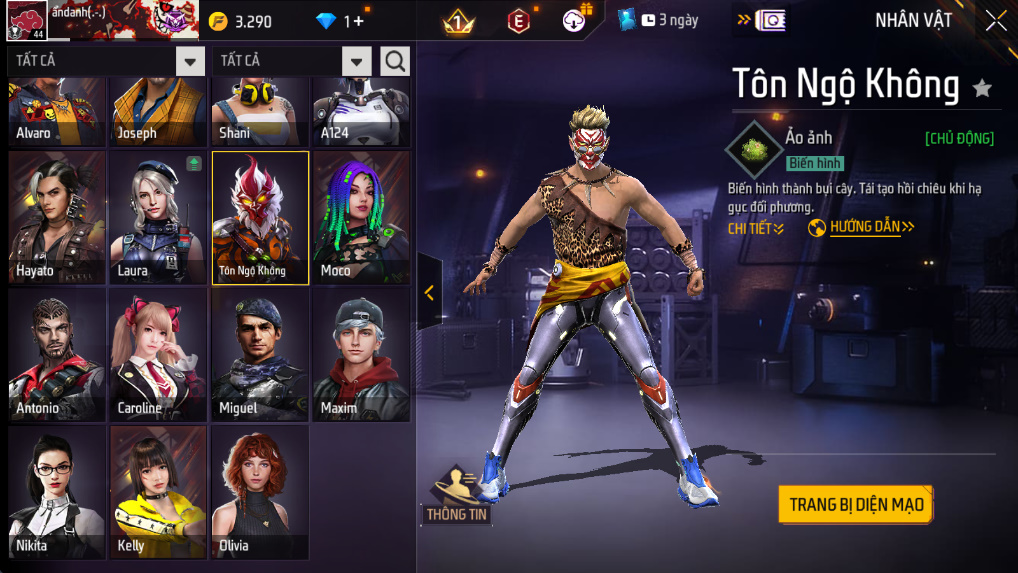This screenshot has height=573, width=1018.
Task: Pick Antonio in the character grid
Action: 57,355
